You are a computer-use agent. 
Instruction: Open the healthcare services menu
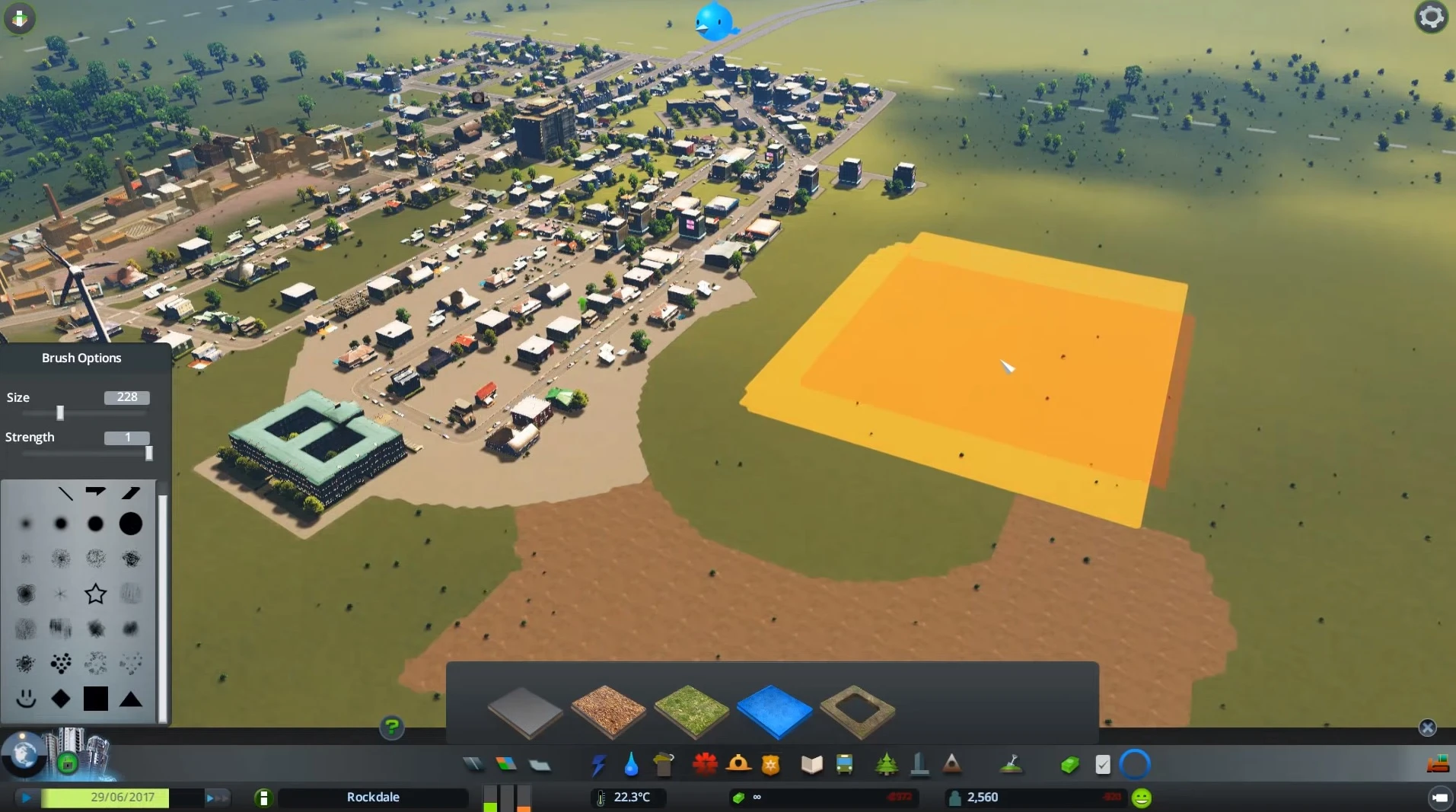(706, 764)
